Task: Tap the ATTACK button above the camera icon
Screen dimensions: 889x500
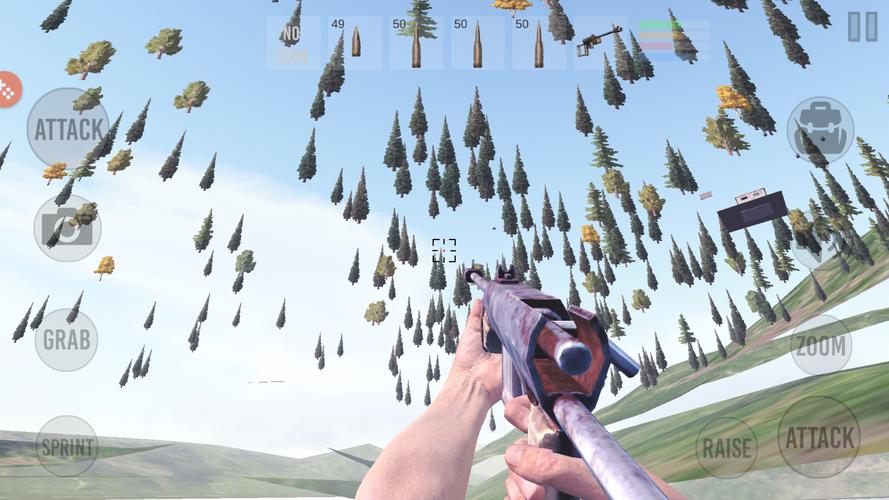Action: [x=68, y=129]
